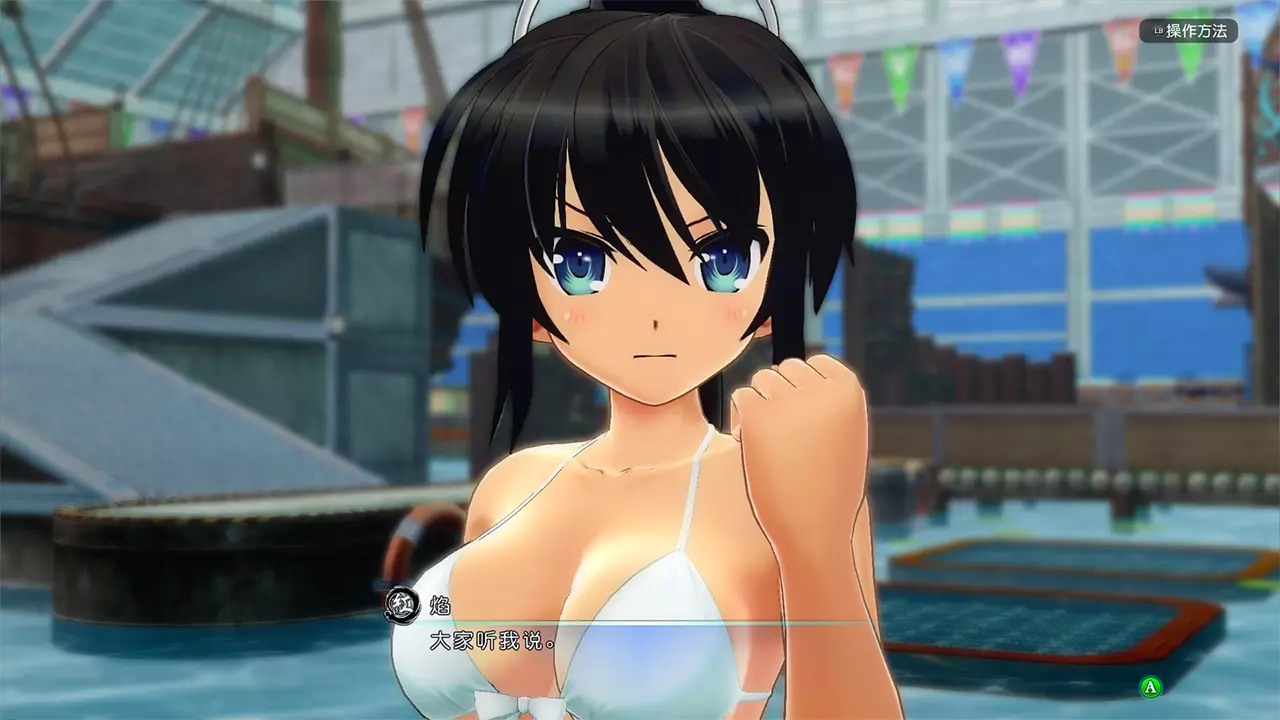Image resolution: width=1280 pixels, height=720 pixels.
Task: Click the controls hint pill at top right
Action: point(1190,31)
